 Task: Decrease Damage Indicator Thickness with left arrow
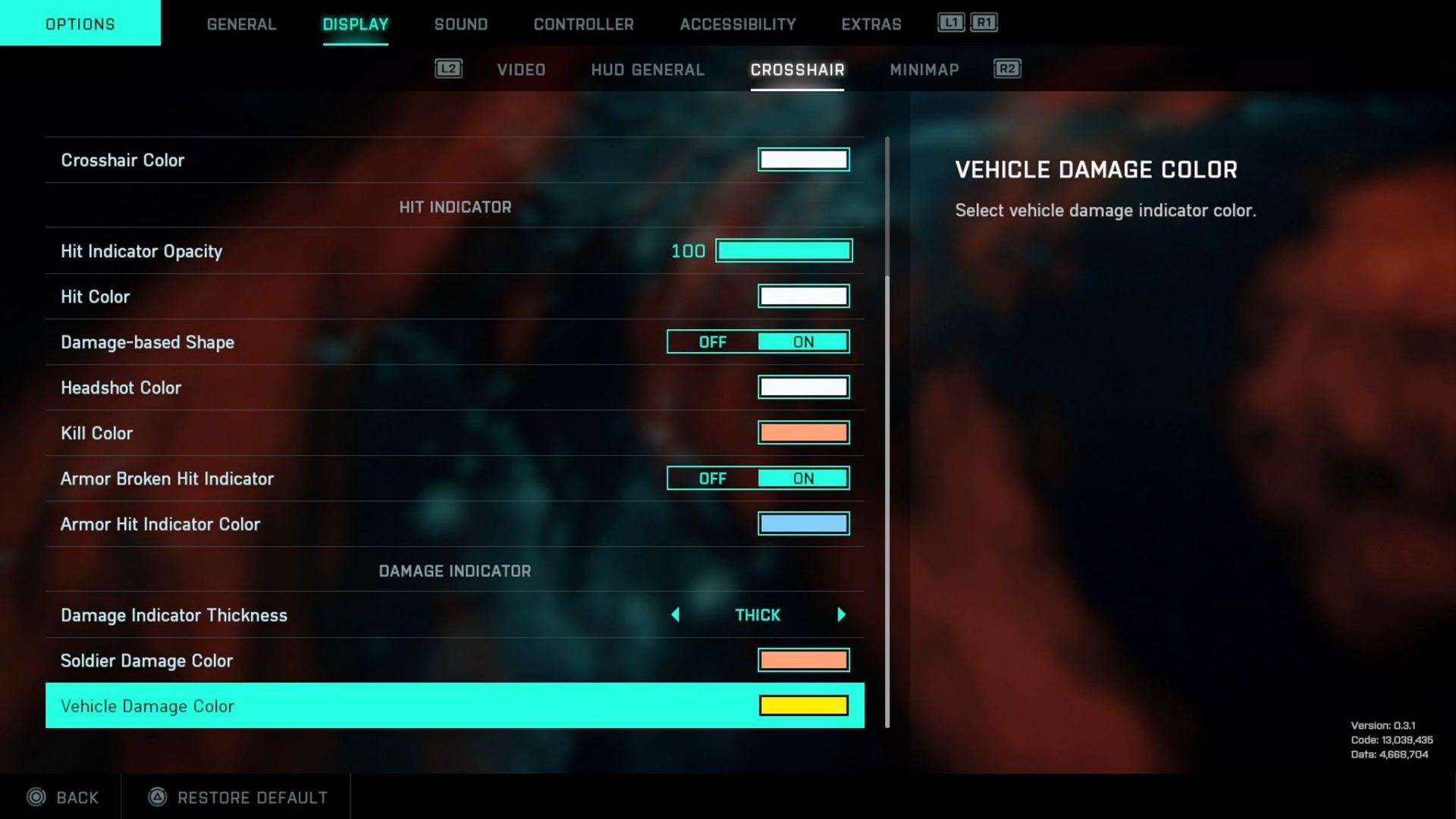click(x=676, y=615)
